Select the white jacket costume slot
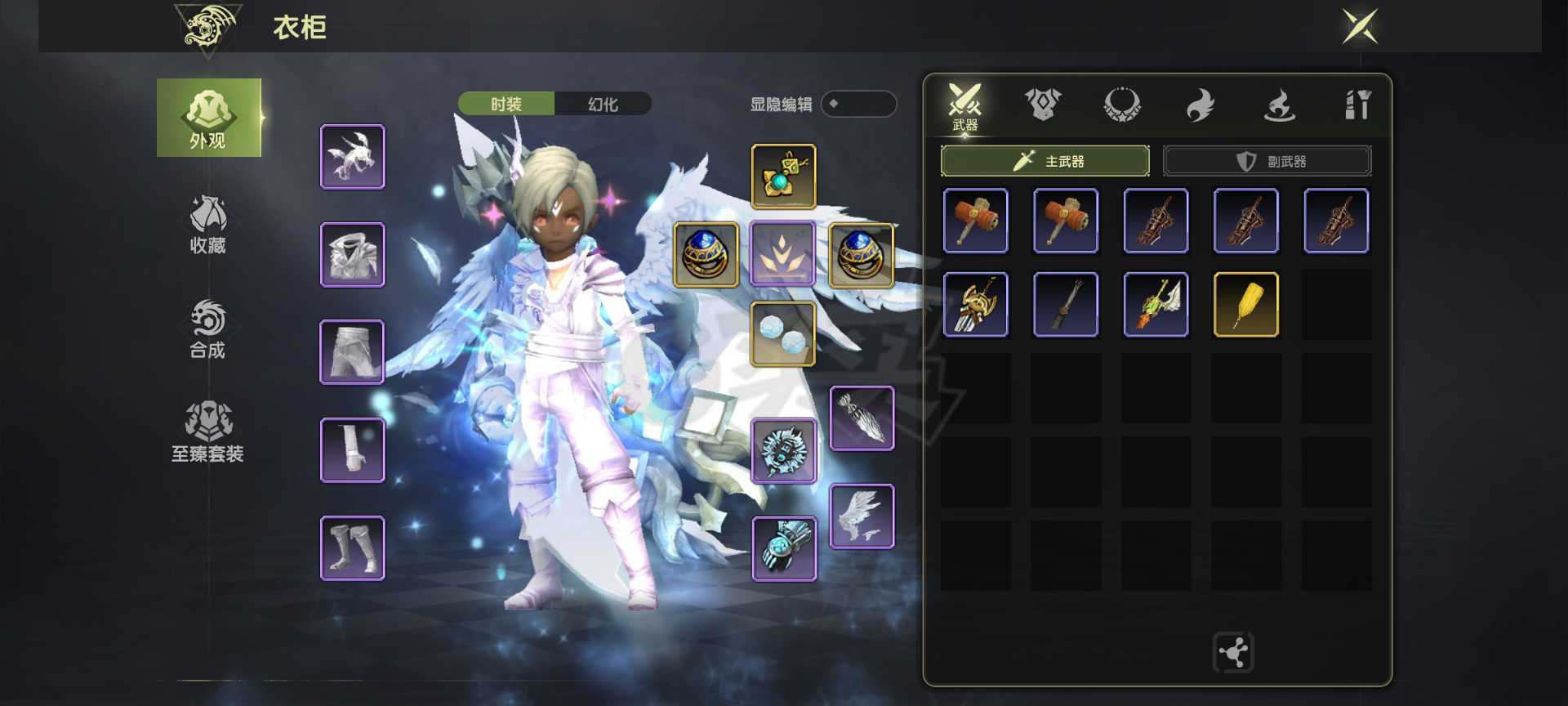This screenshot has height=706, width=1568. tap(352, 254)
